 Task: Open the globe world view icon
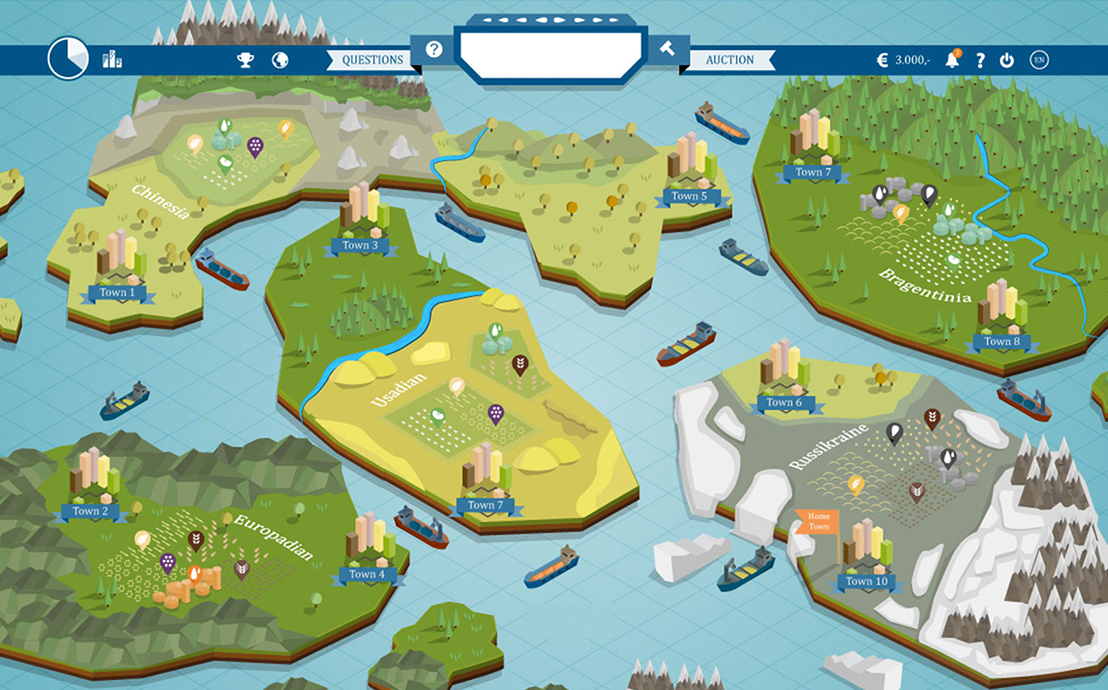[280, 60]
